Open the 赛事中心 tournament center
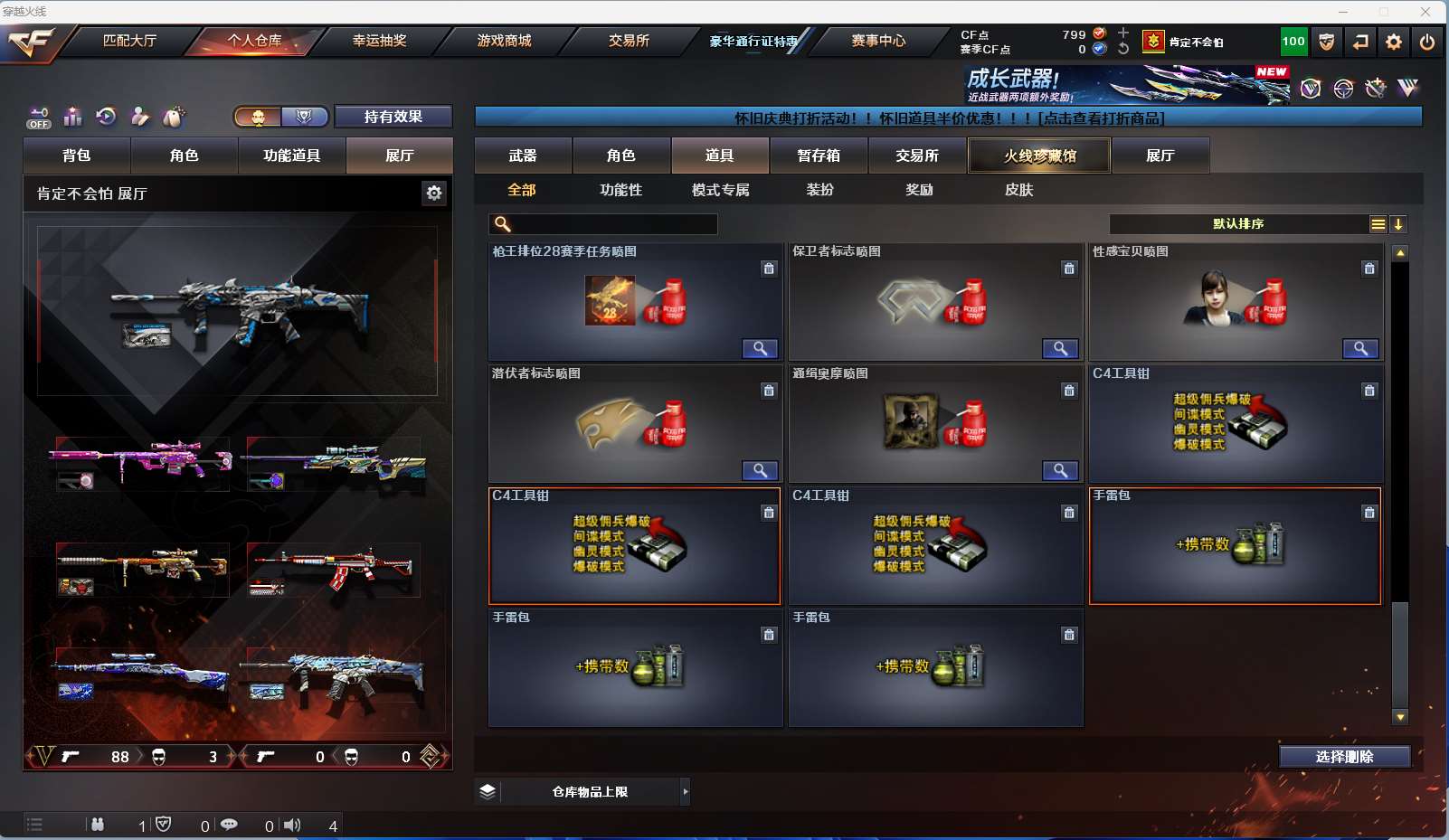Image resolution: width=1449 pixels, height=840 pixels. coord(877,41)
